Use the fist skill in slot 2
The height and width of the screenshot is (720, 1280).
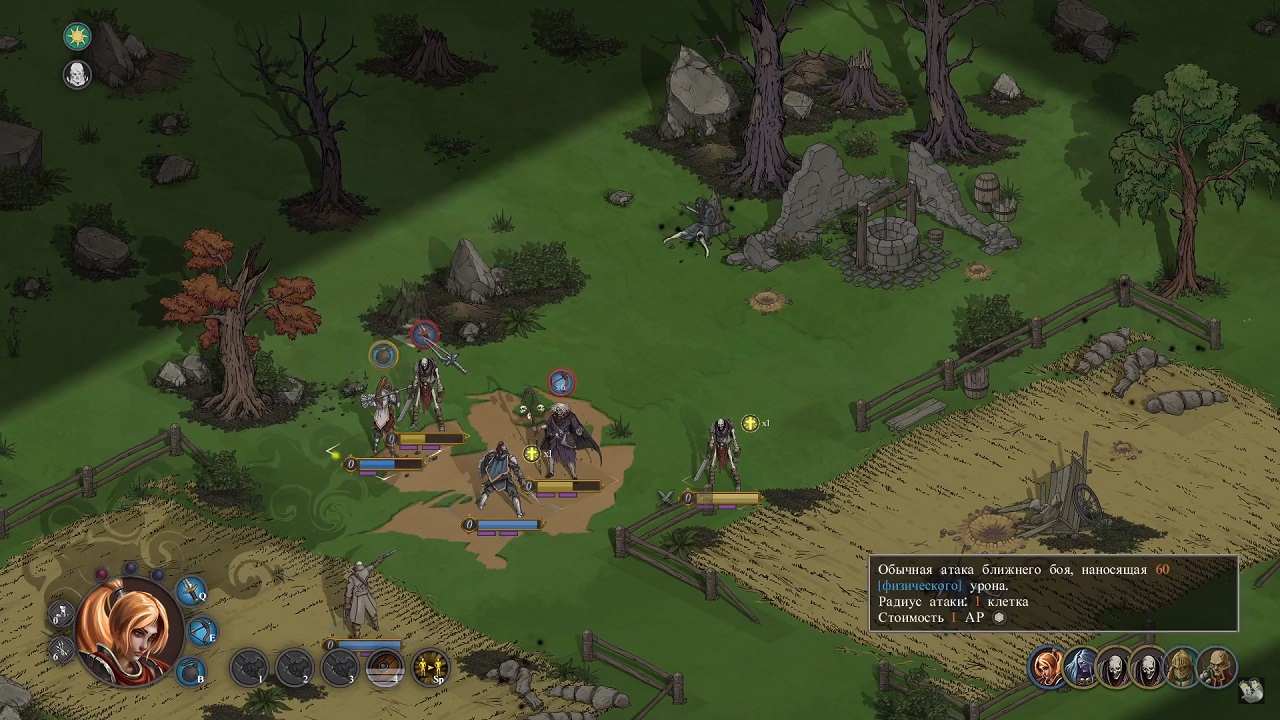point(295,667)
